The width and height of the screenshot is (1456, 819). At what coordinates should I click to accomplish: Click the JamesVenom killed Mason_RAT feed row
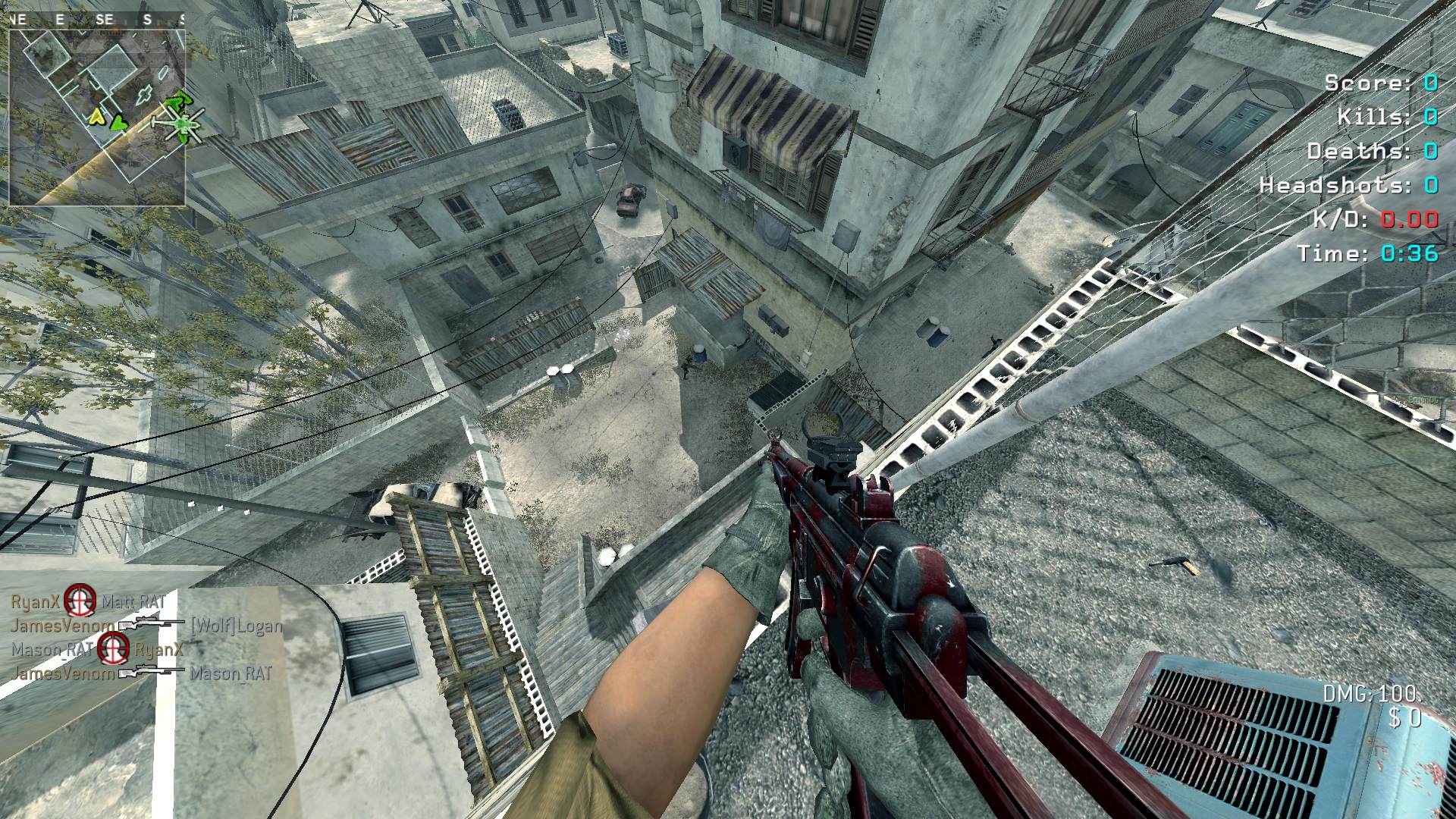tap(141, 673)
